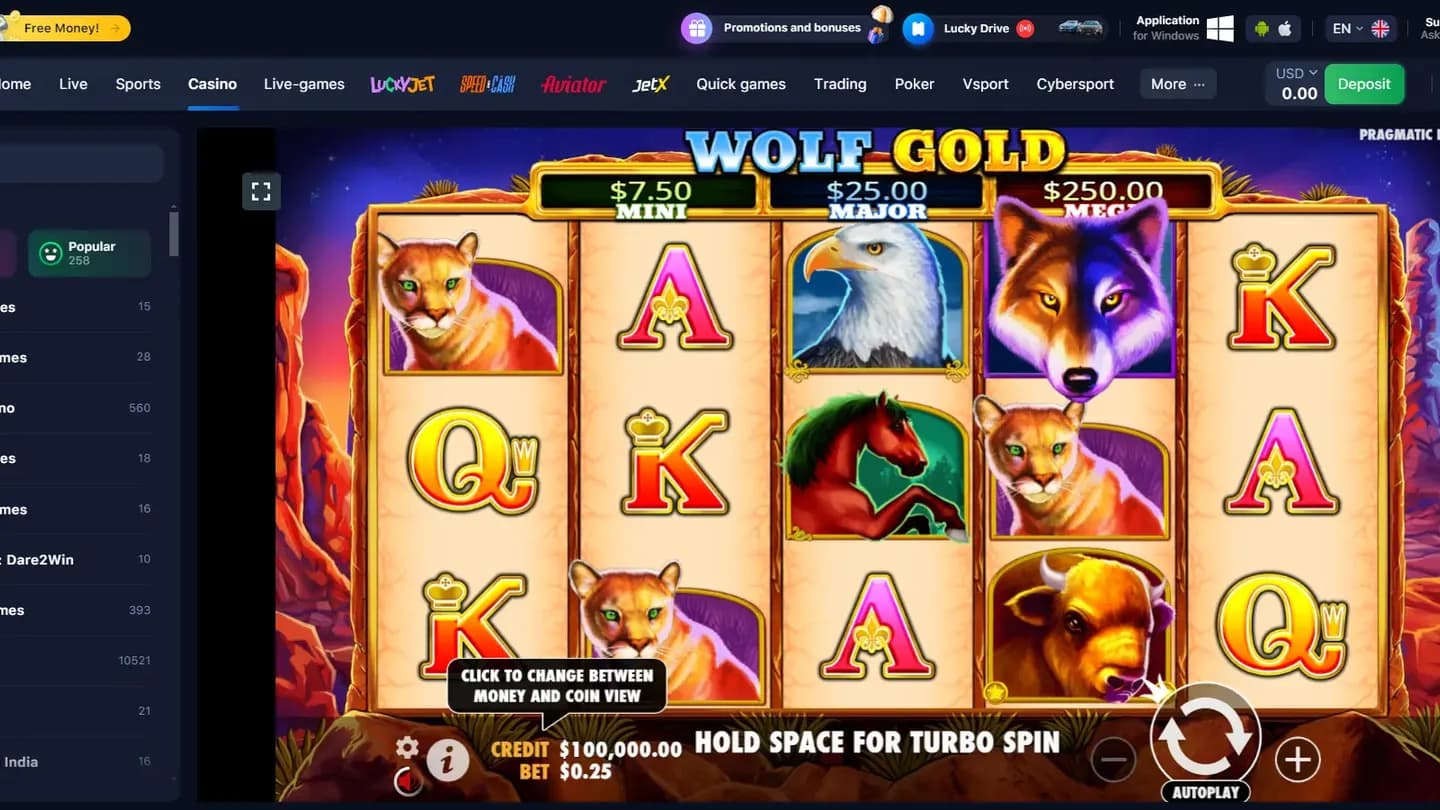Switch to the Casino tab
This screenshot has width=1440, height=810.
pyautogui.click(x=212, y=84)
